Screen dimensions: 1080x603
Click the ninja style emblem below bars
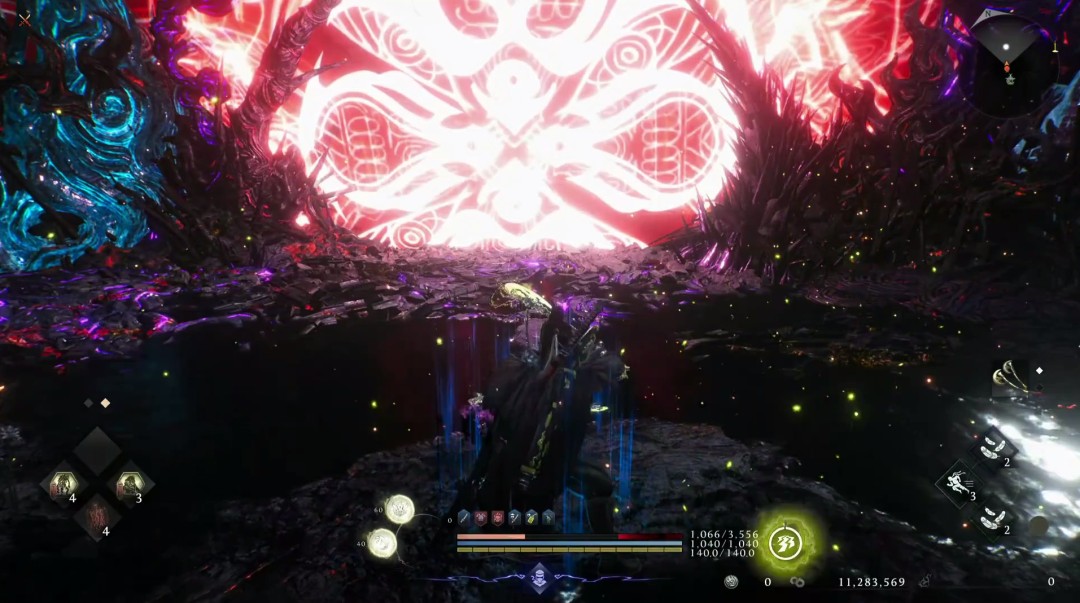[540, 576]
